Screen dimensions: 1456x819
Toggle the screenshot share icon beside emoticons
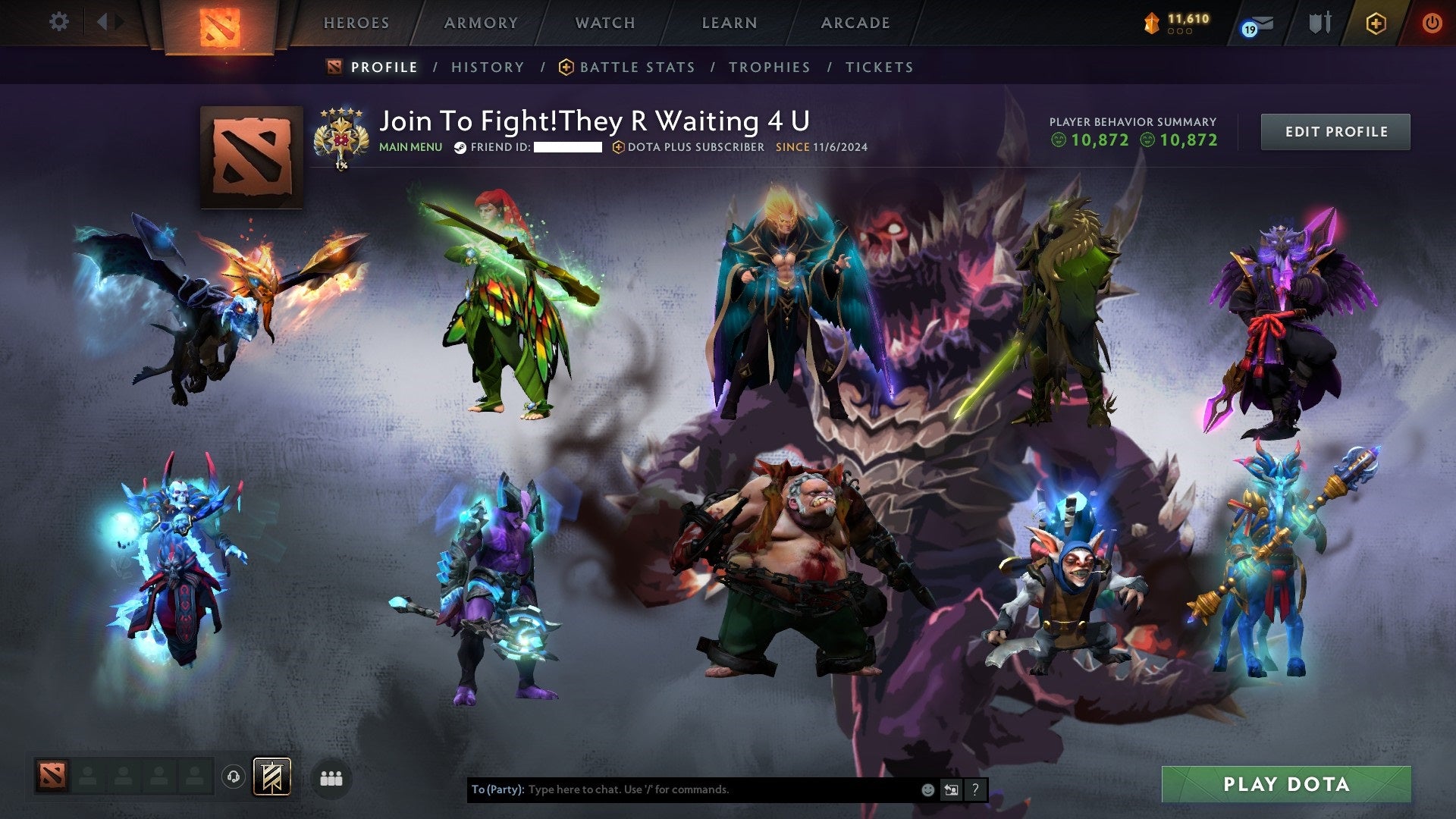[x=951, y=789]
